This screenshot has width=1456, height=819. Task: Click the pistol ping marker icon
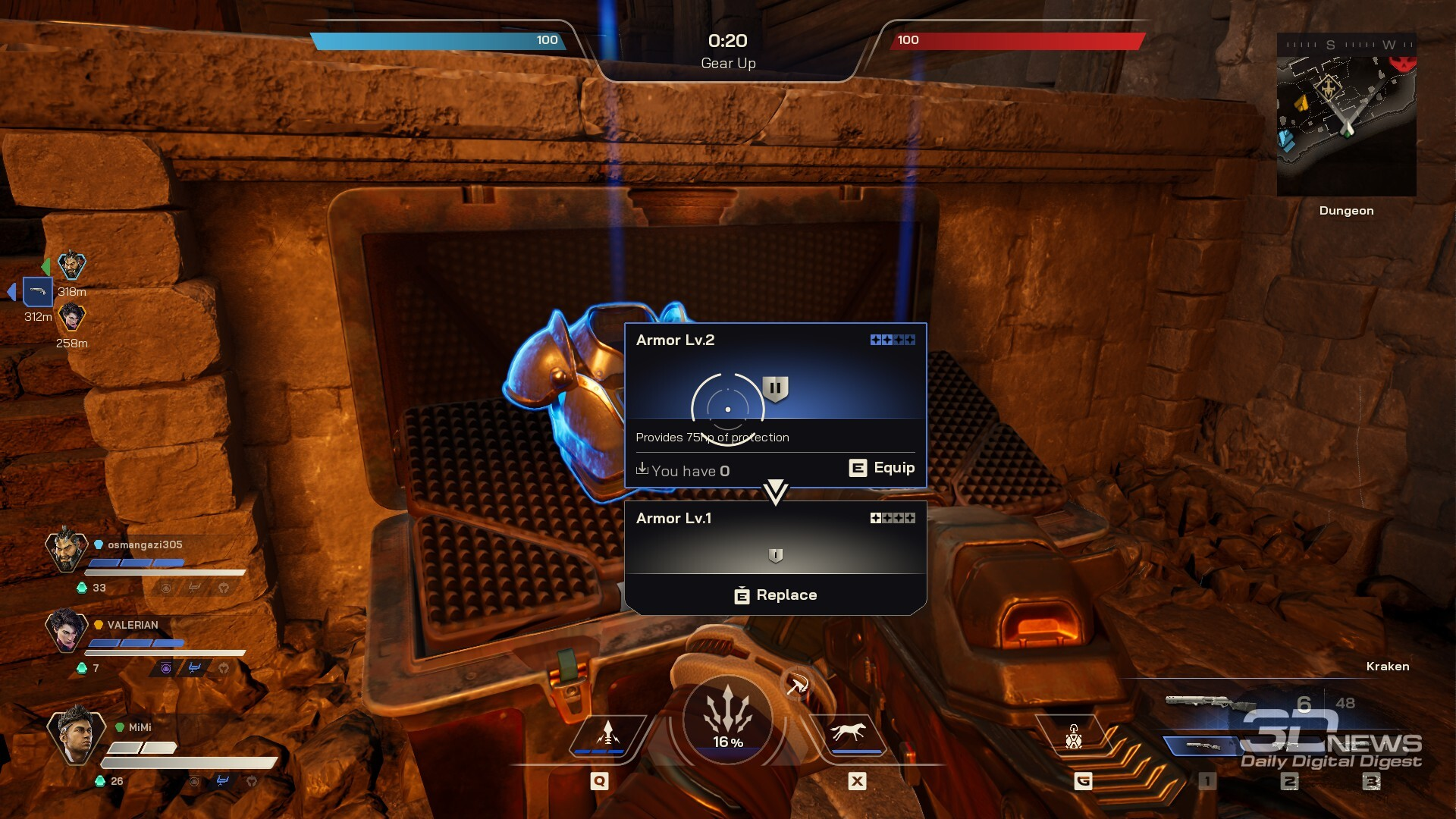(38, 291)
